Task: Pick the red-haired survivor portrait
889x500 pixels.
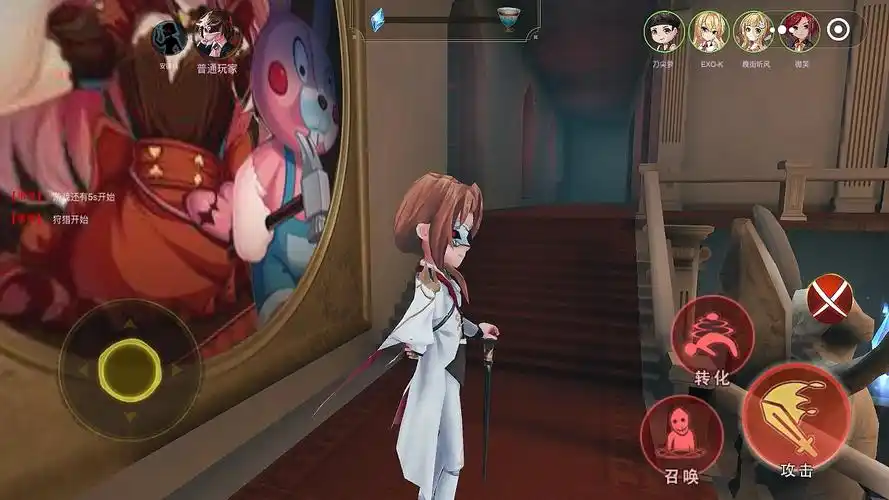Action: [799, 31]
